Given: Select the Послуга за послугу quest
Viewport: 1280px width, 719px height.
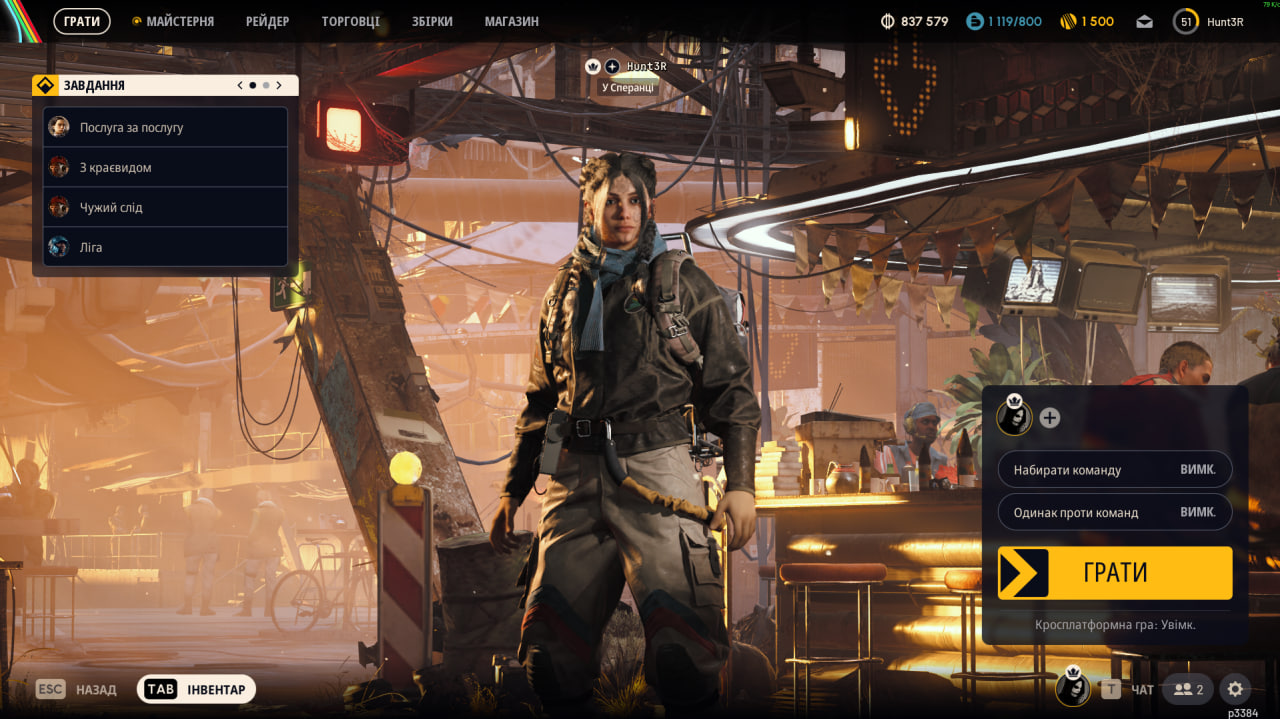Looking at the screenshot, I should tap(165, 128).
